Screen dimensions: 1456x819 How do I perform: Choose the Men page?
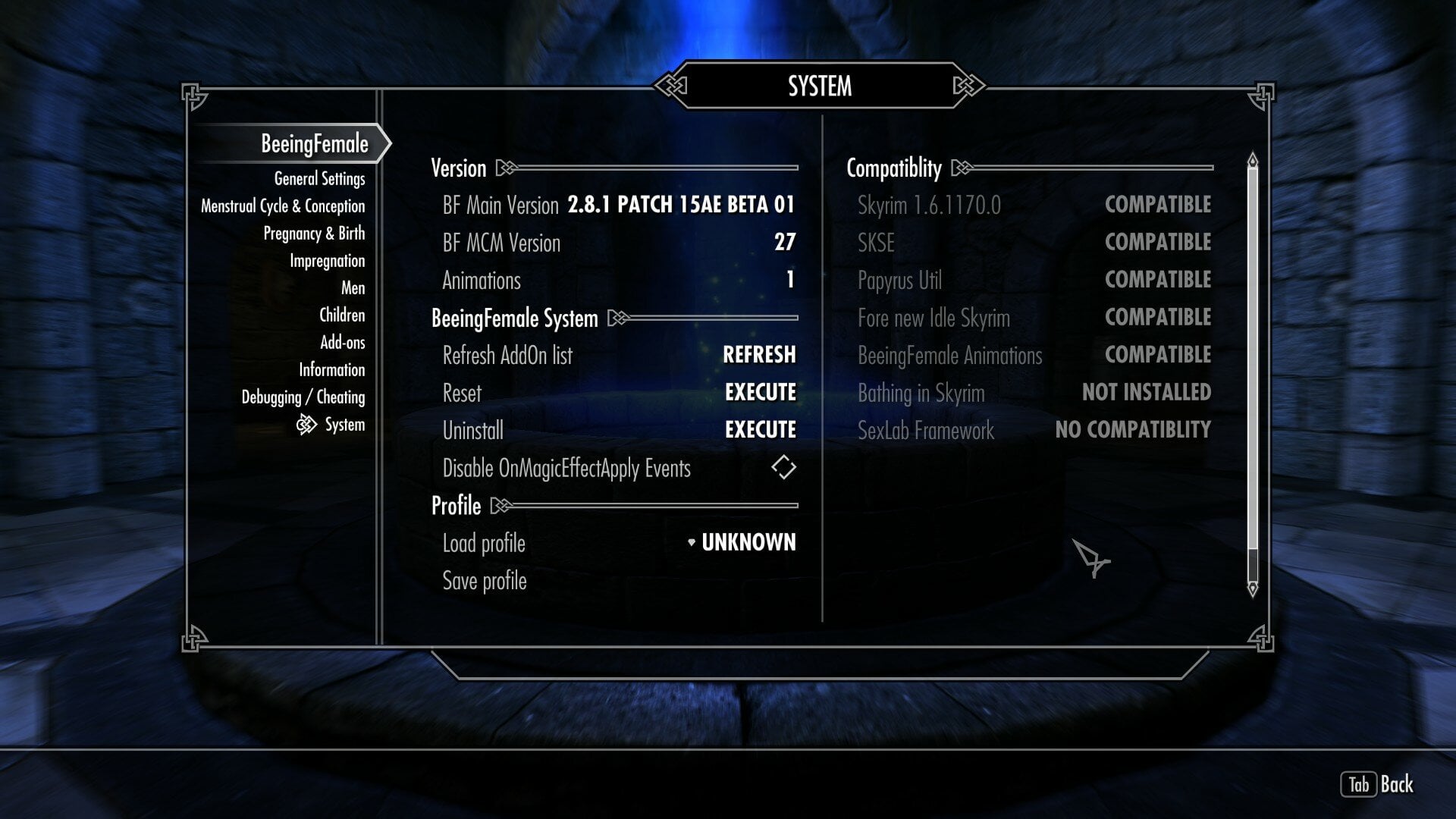point(353,288)
